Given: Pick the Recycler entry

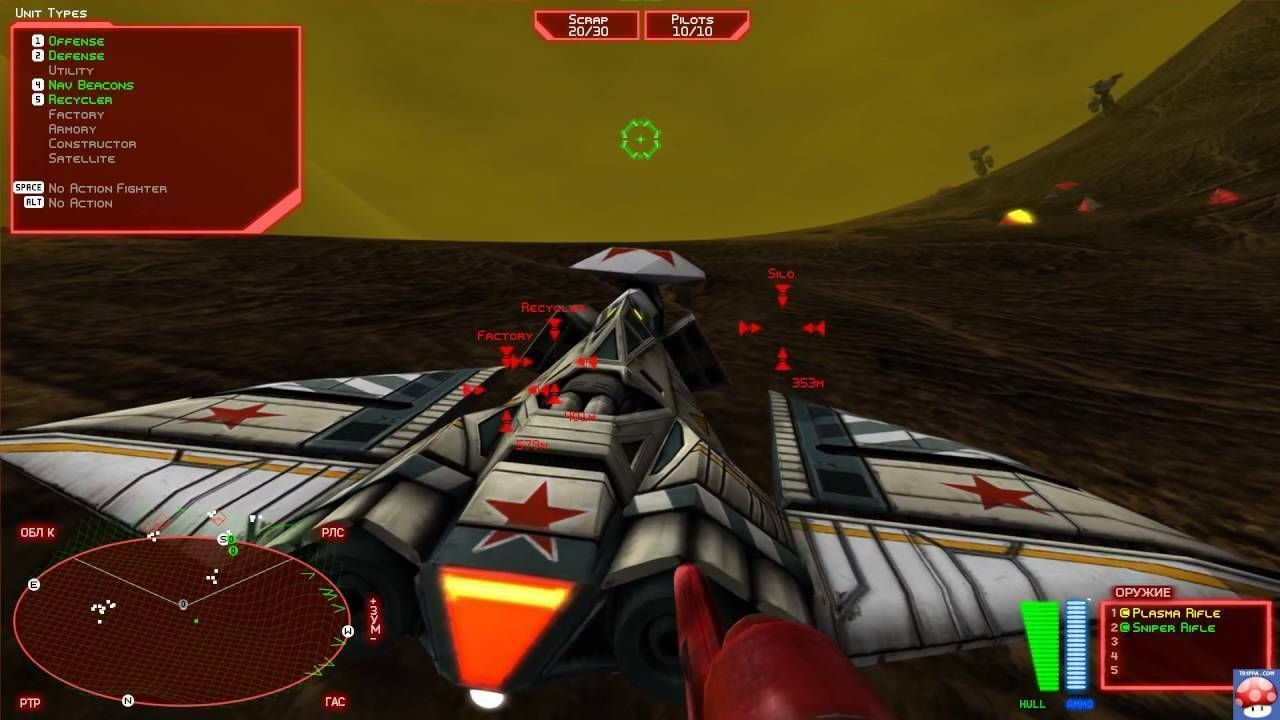Looking at the screenshot, I should [80, 100].
